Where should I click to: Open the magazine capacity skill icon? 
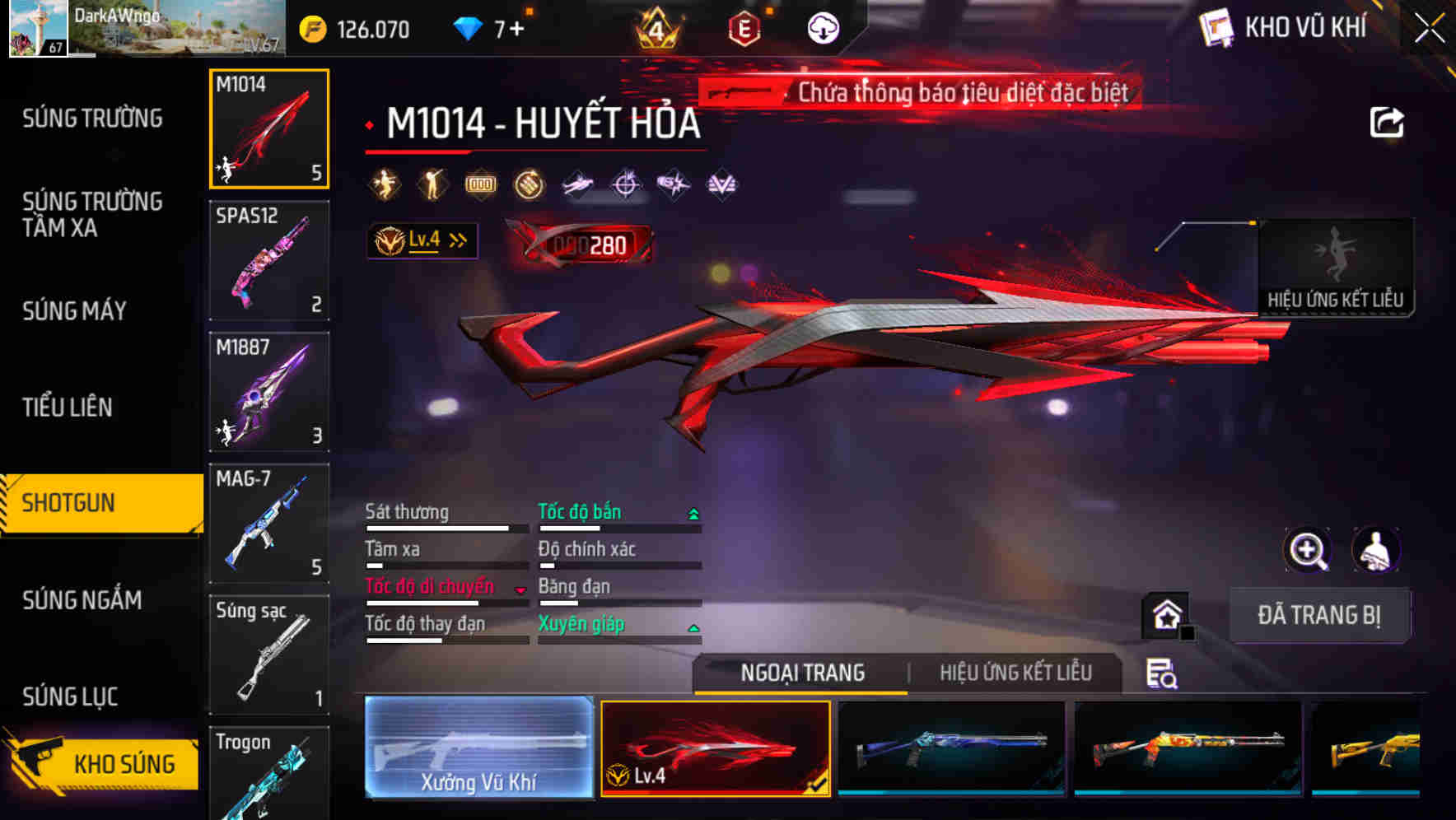(480, 184)
